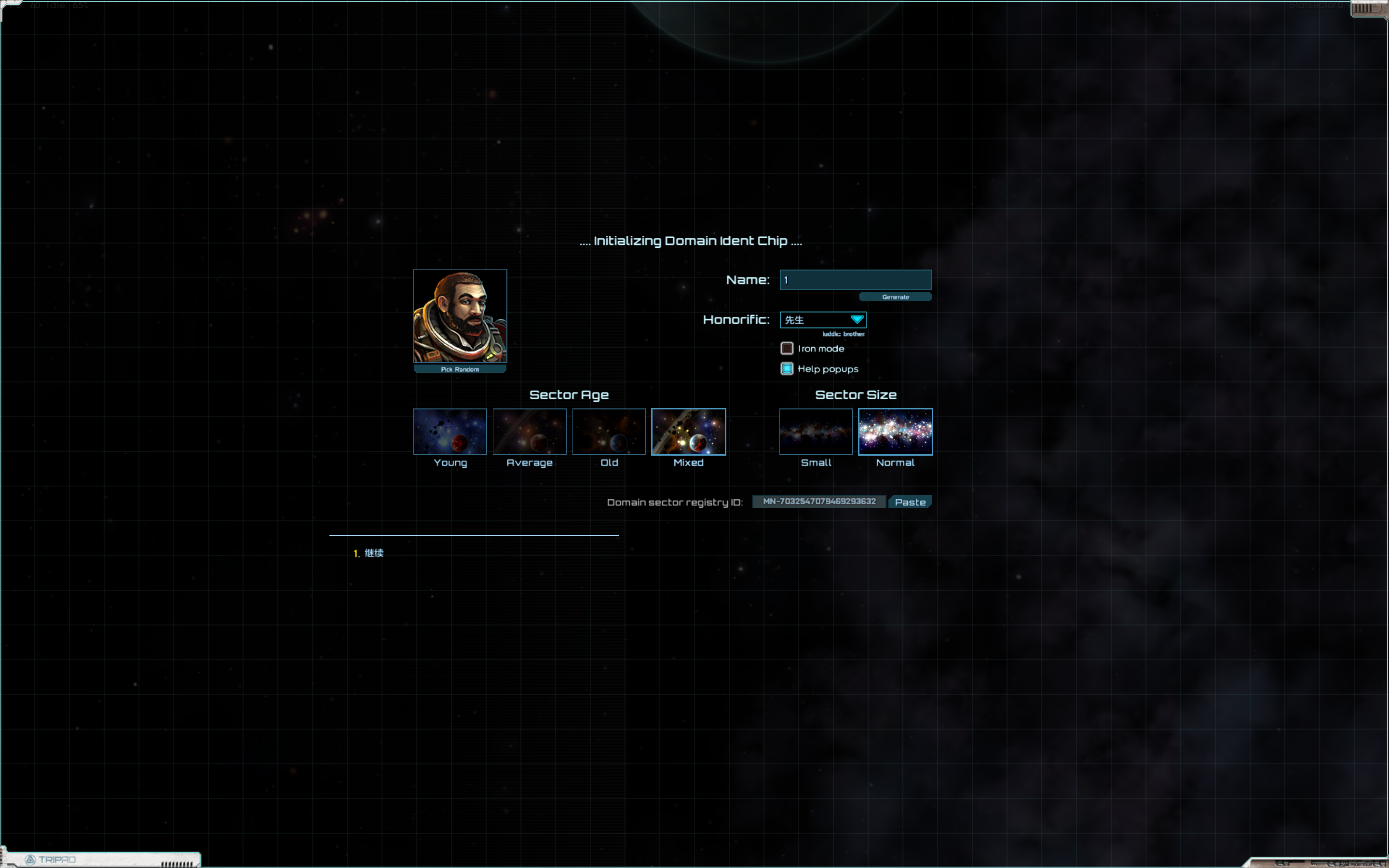Screen dimensions: 1389x868
Task: Select Small sector size
Action: [x=816, y=432]
